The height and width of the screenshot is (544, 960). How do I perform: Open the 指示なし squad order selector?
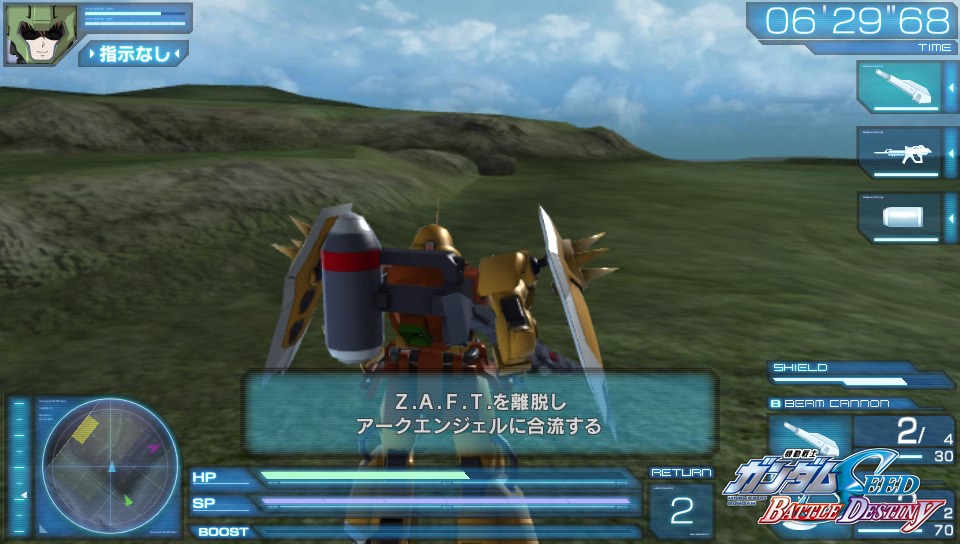(133, 53)
